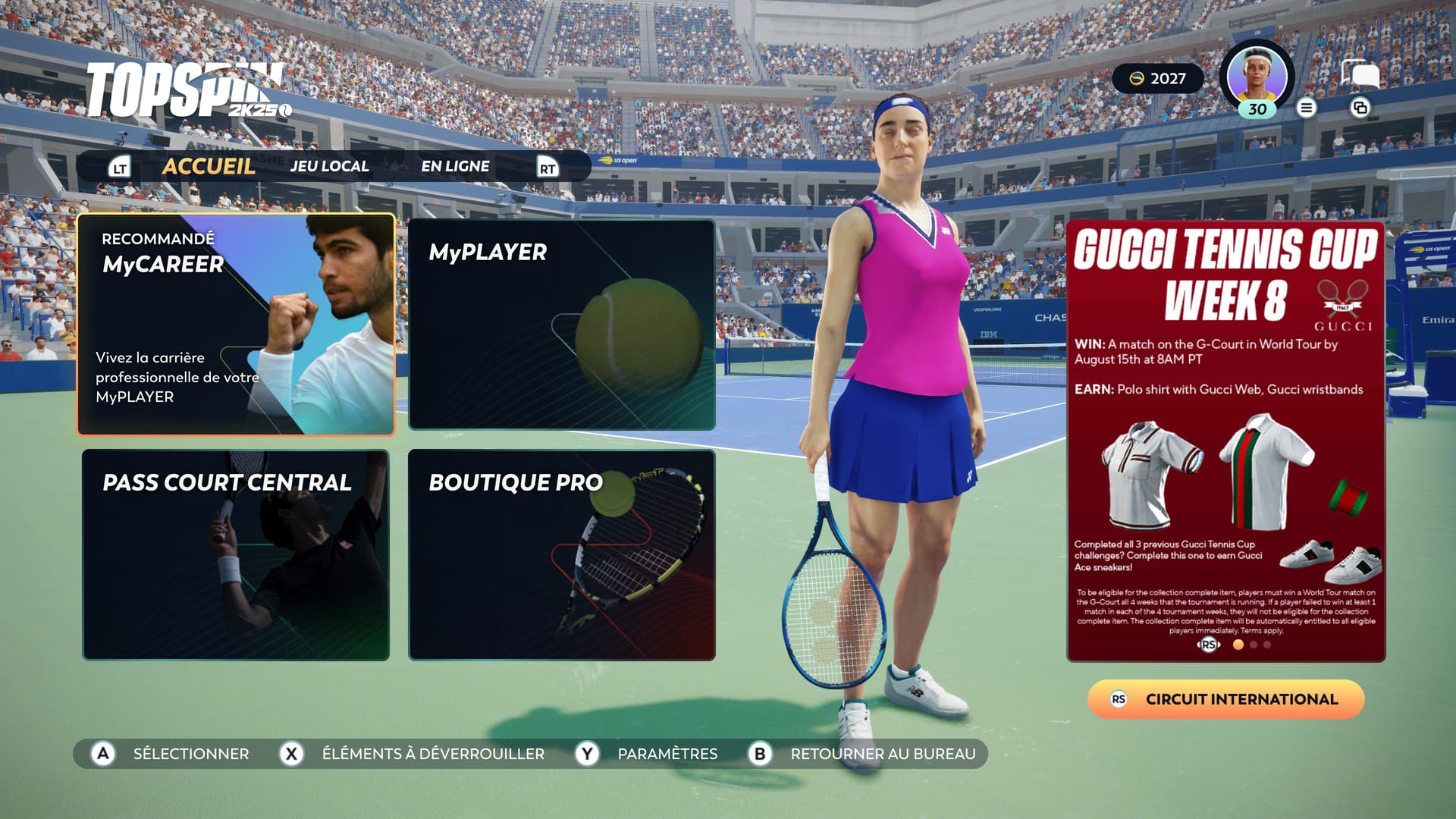Switch to the Accueil tab
This screenshot has width=1456, height=819.
click(x=209, y=166)
